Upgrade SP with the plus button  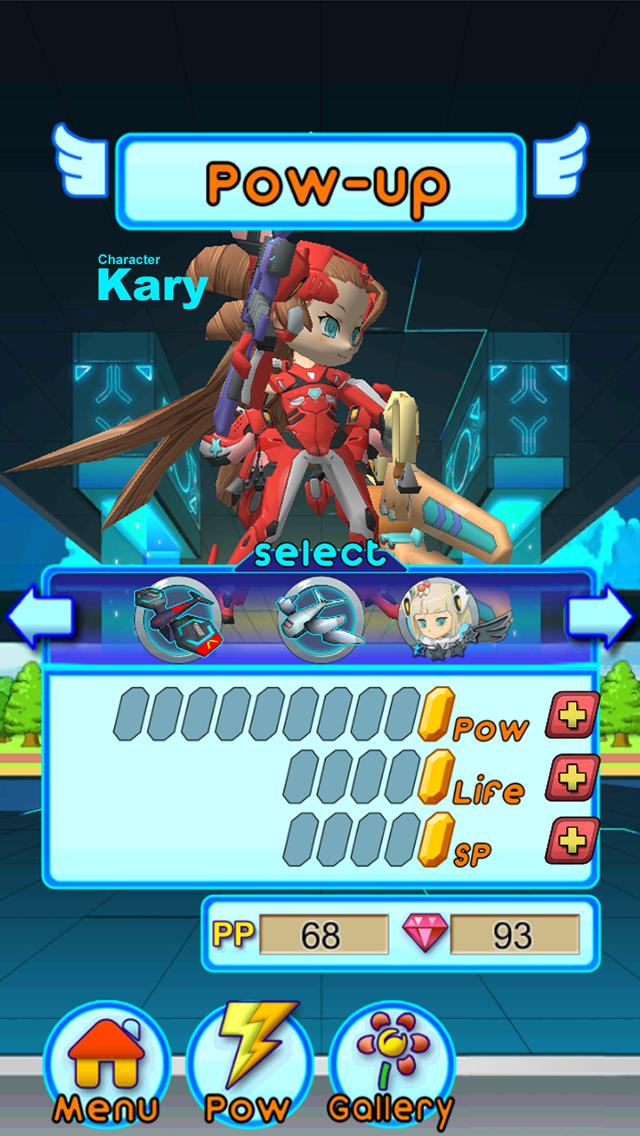(572, 840)
